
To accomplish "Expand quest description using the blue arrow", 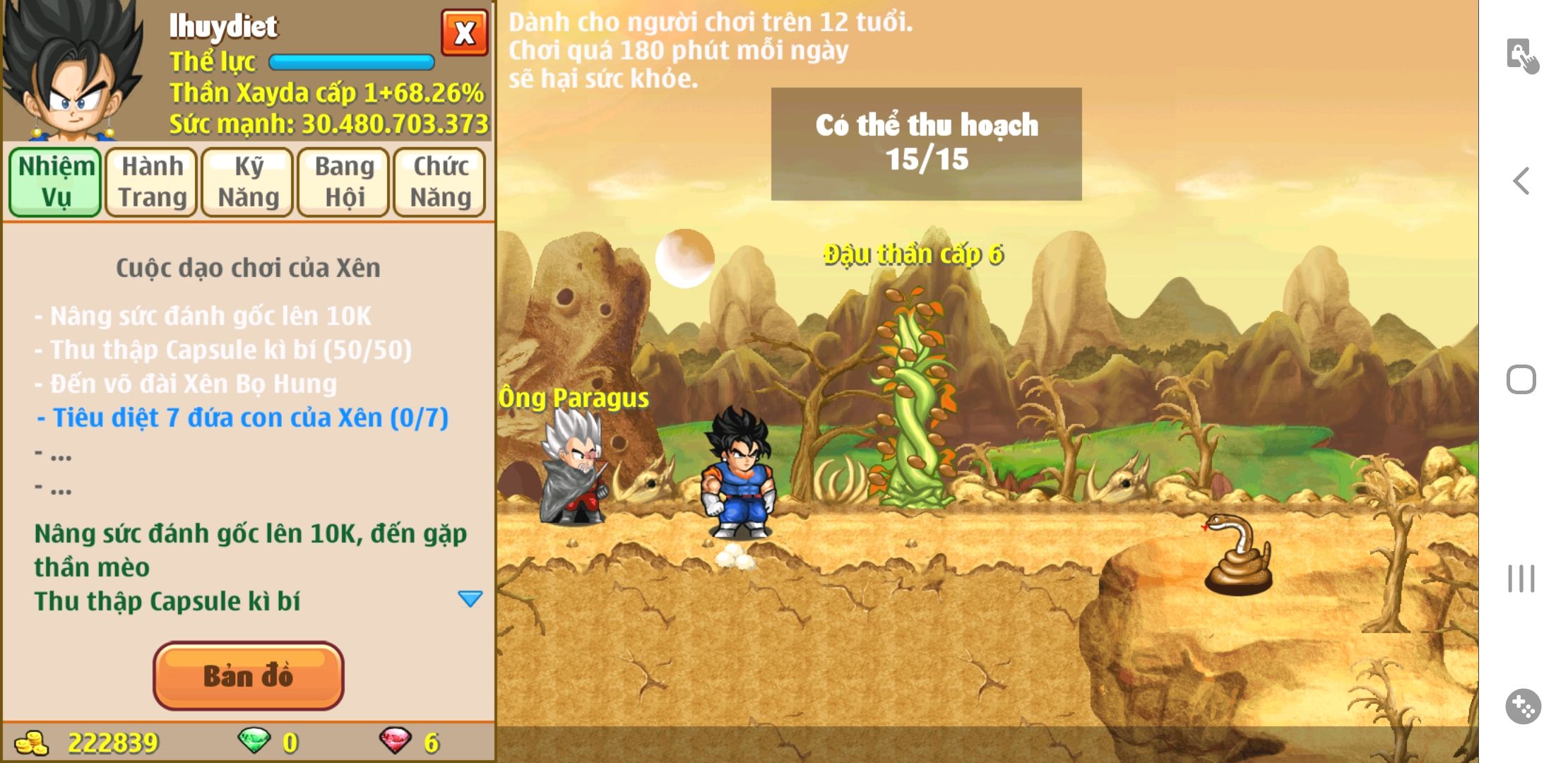I will pyautogui.click(x=470, y=599).
